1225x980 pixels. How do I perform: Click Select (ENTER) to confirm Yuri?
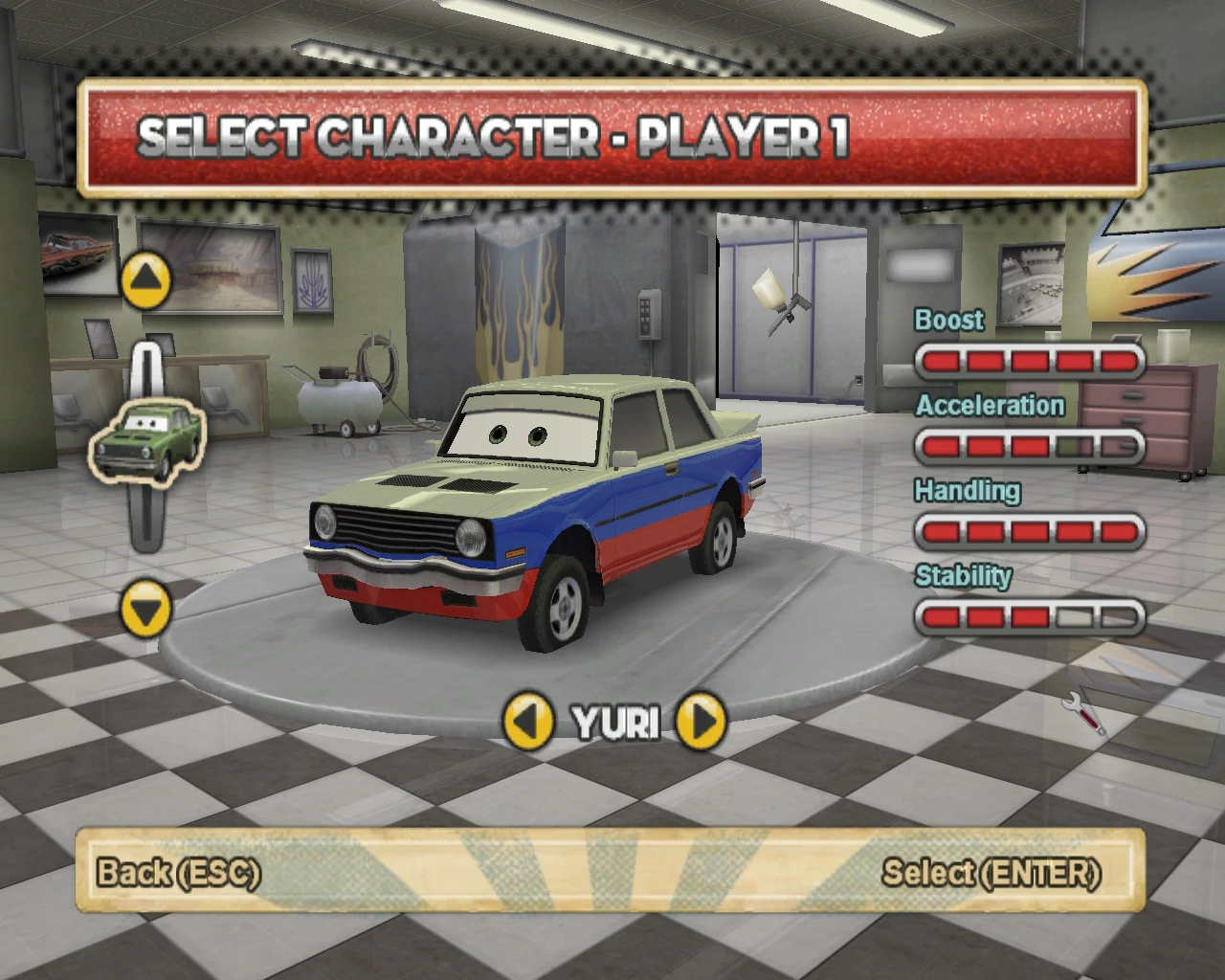click(x=992, y=873)
